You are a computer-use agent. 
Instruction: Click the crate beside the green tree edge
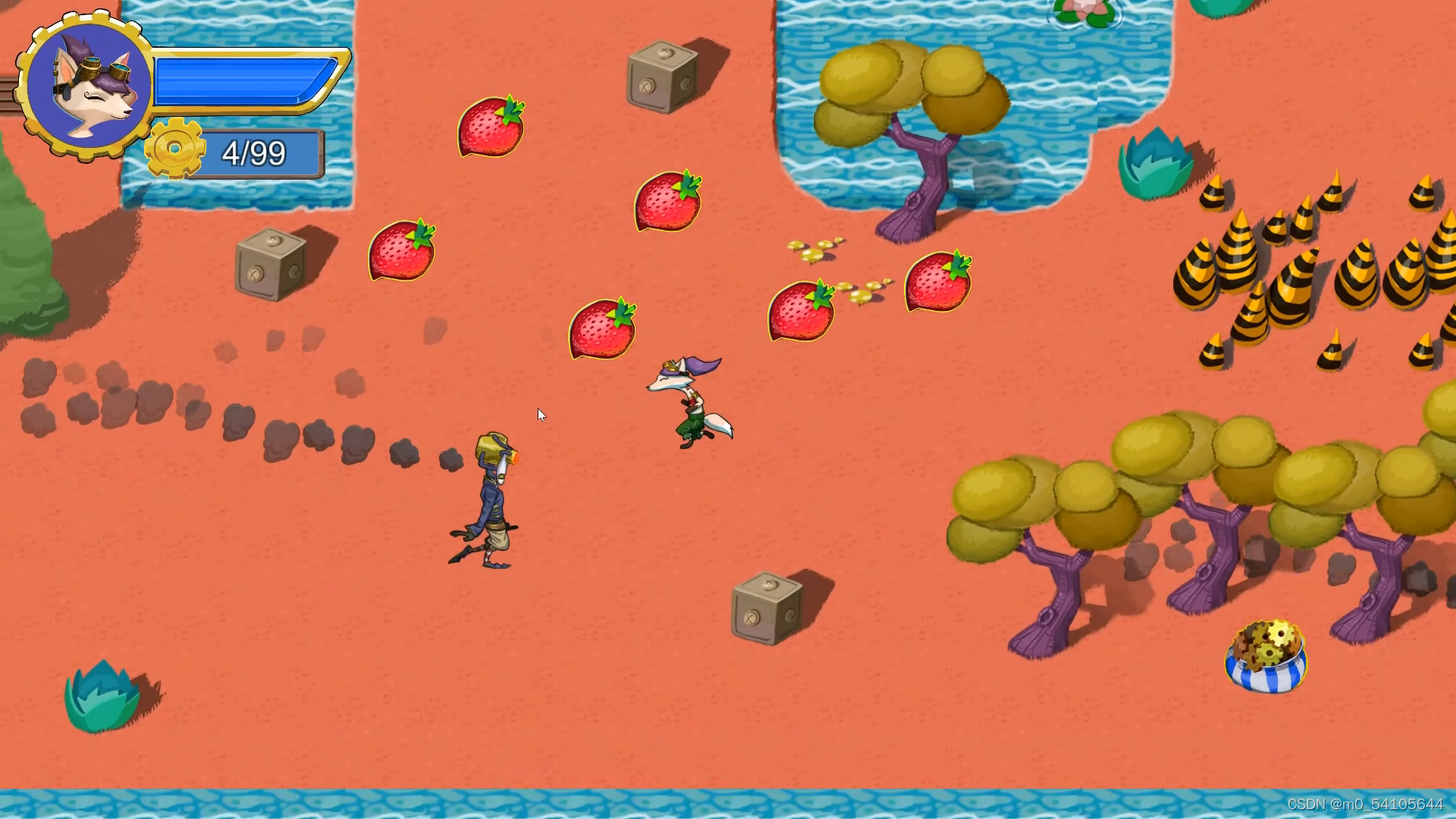[269, 265]
